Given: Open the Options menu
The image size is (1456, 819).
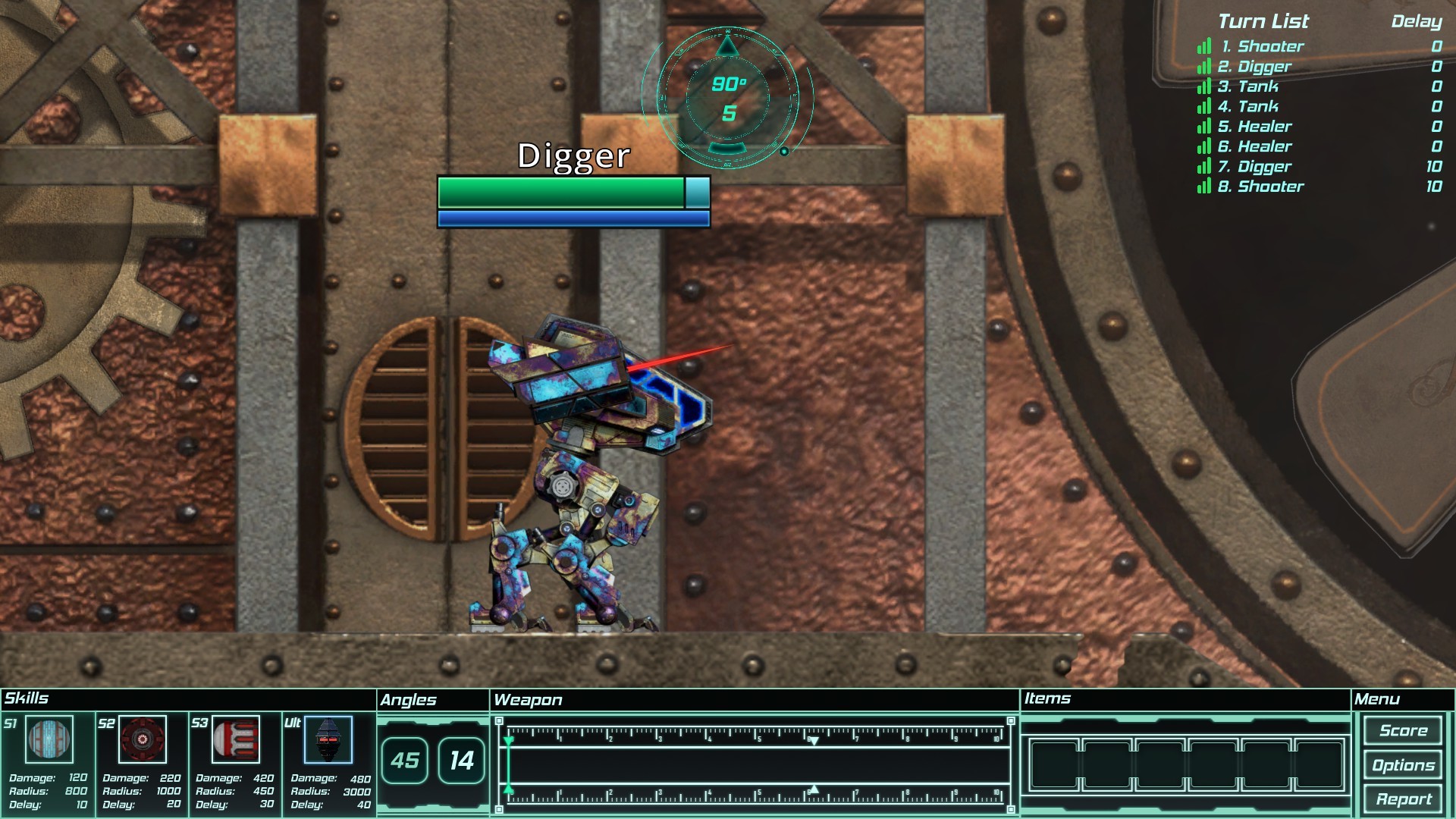Looking at the screenshot, I should (1403, 764).
